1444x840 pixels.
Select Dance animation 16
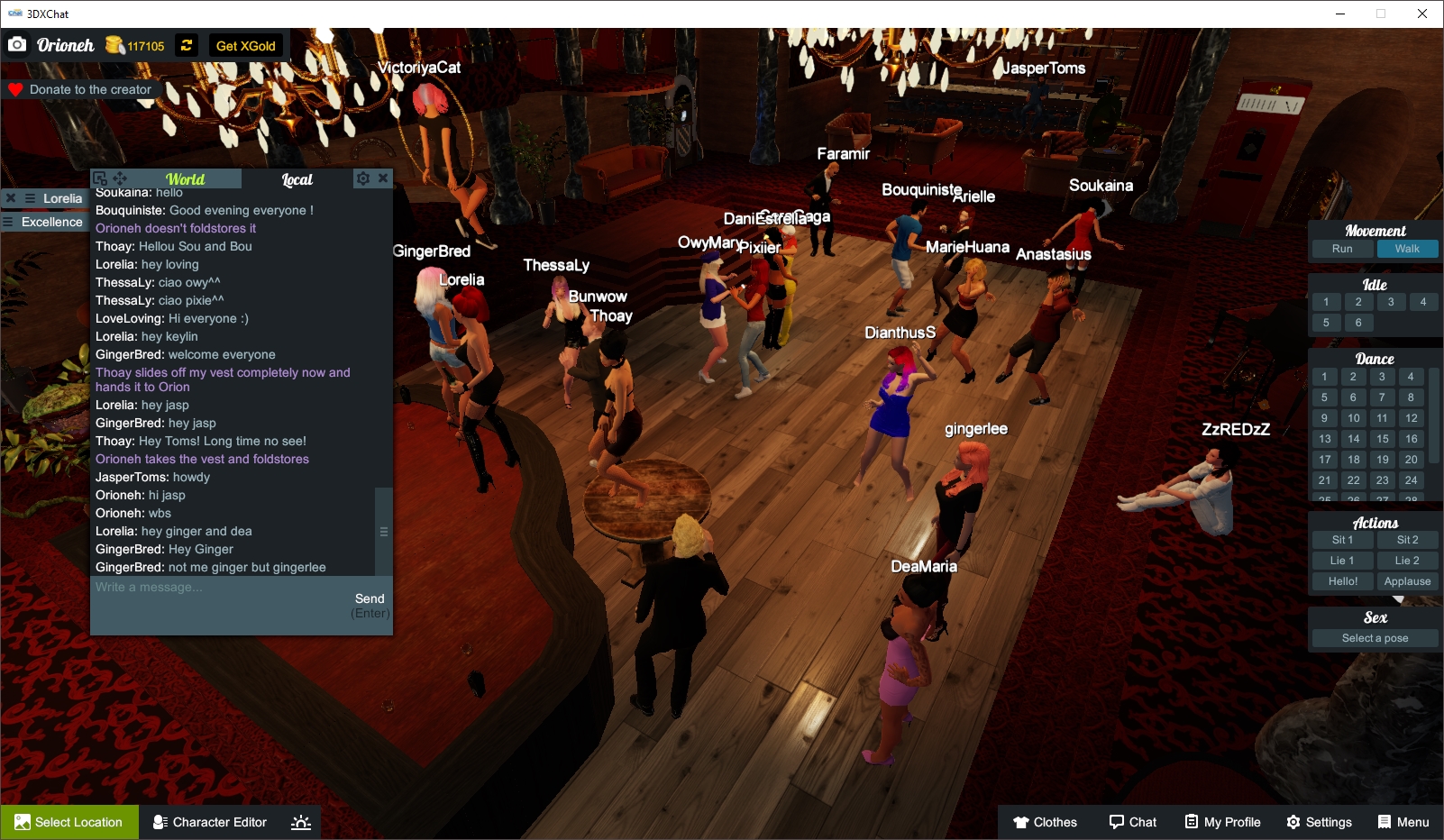click(x=1410, y=439)
